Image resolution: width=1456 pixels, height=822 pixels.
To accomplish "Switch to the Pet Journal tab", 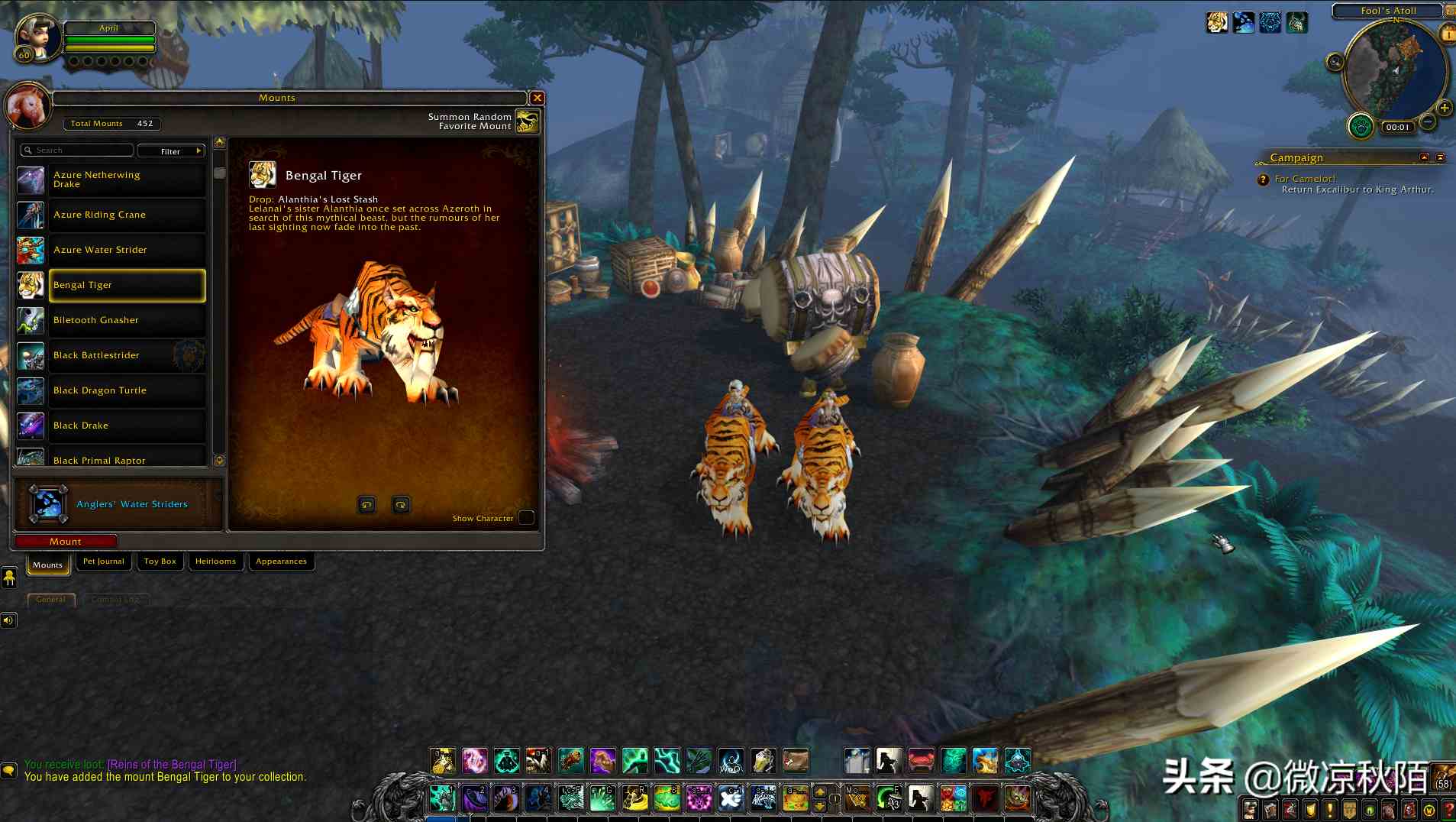I will (x=103, y=561).
